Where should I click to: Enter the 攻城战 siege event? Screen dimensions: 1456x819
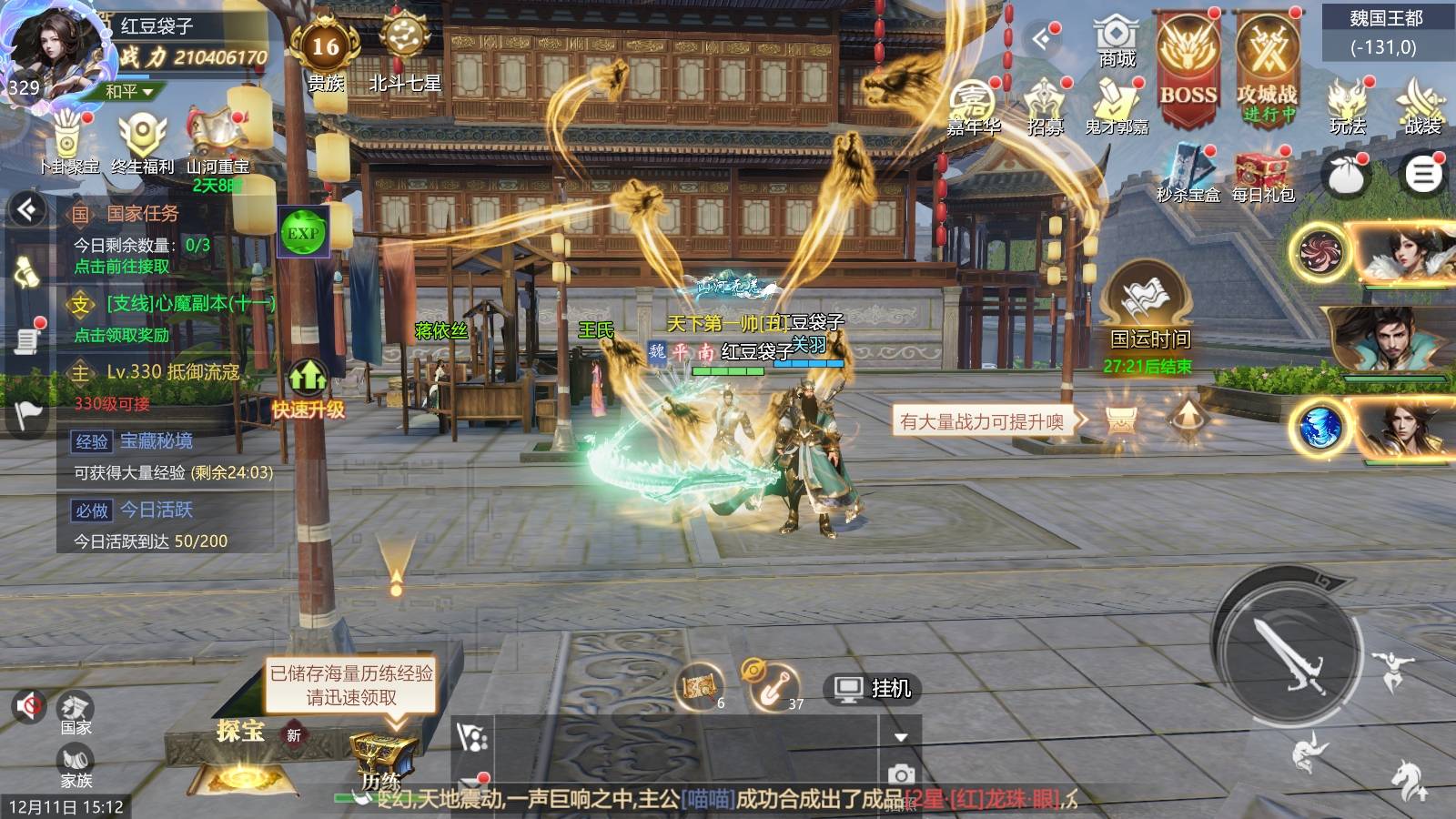[1267, 66]
